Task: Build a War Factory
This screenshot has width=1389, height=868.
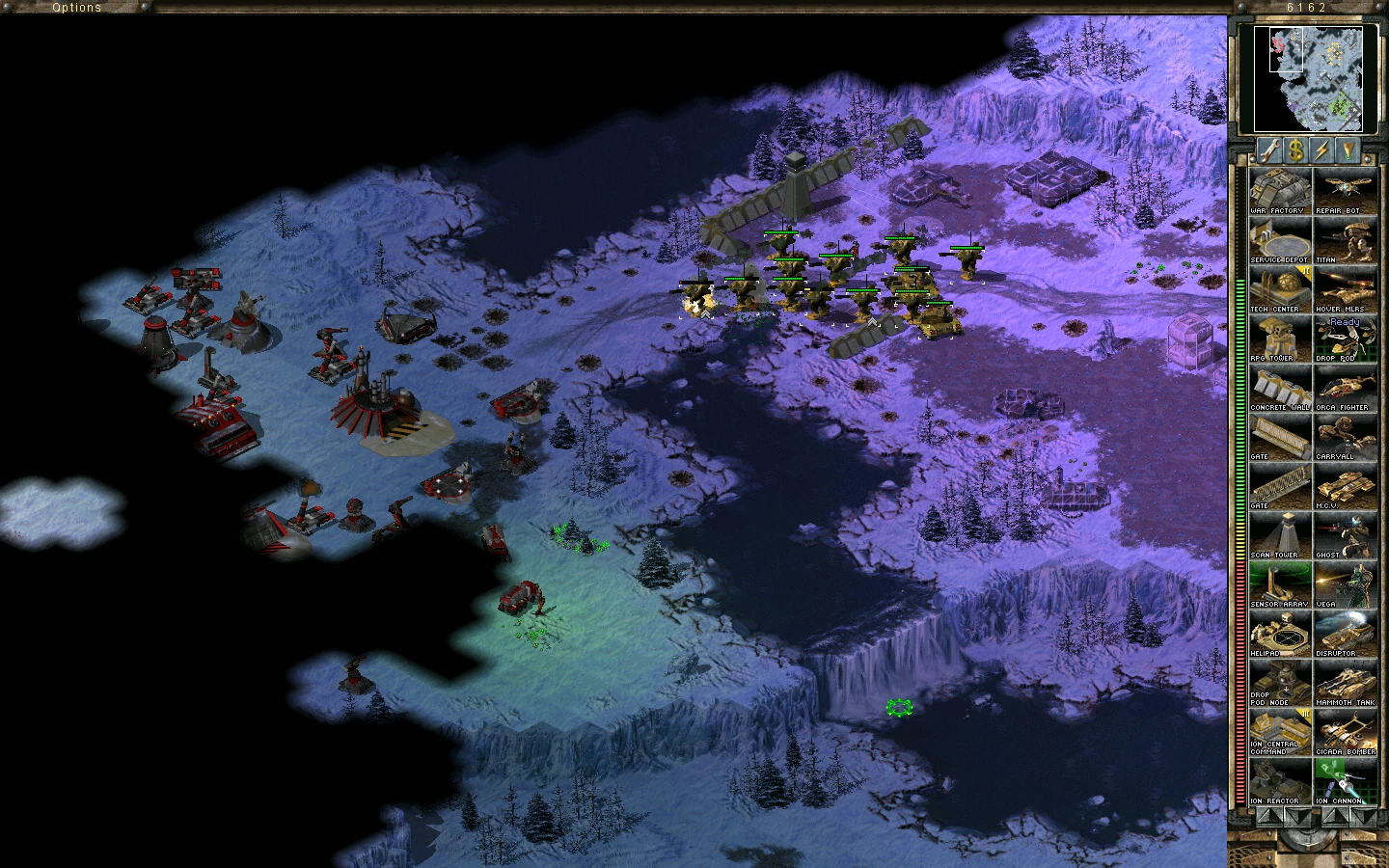Action: tap(1279, 191)
